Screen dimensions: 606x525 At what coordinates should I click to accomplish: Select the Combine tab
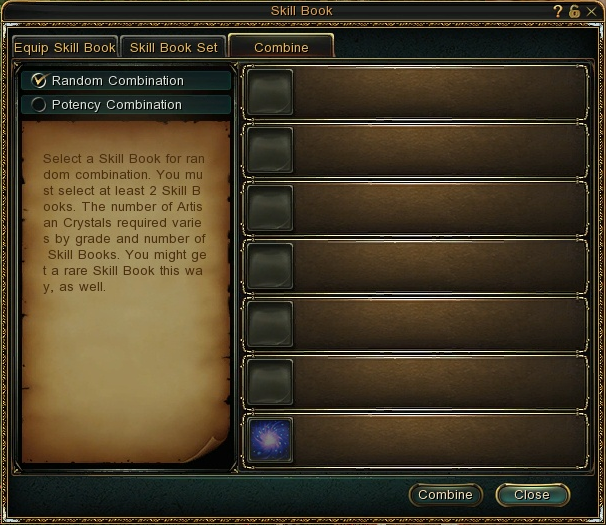(281, 47)
